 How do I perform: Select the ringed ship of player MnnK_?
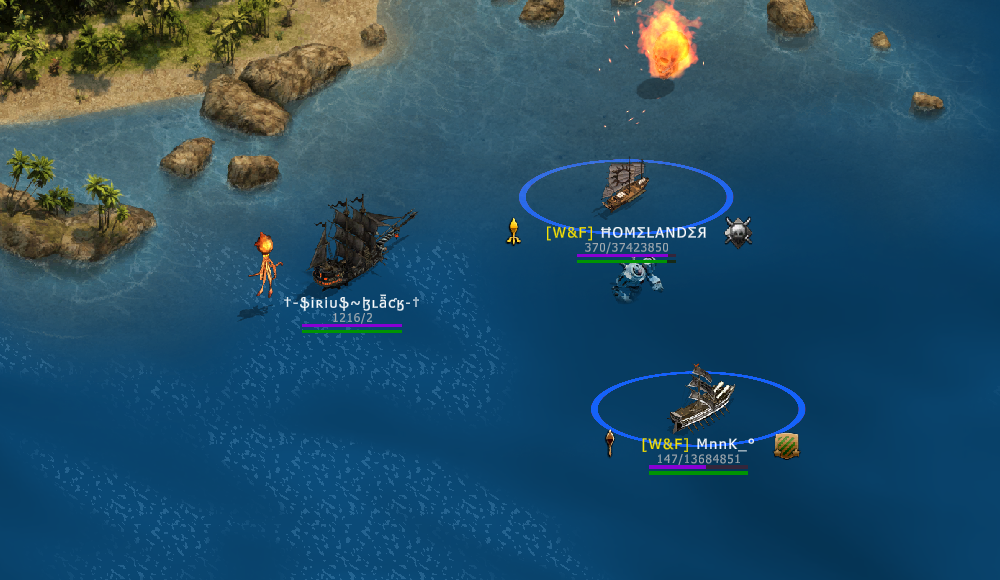click(701, 399)
